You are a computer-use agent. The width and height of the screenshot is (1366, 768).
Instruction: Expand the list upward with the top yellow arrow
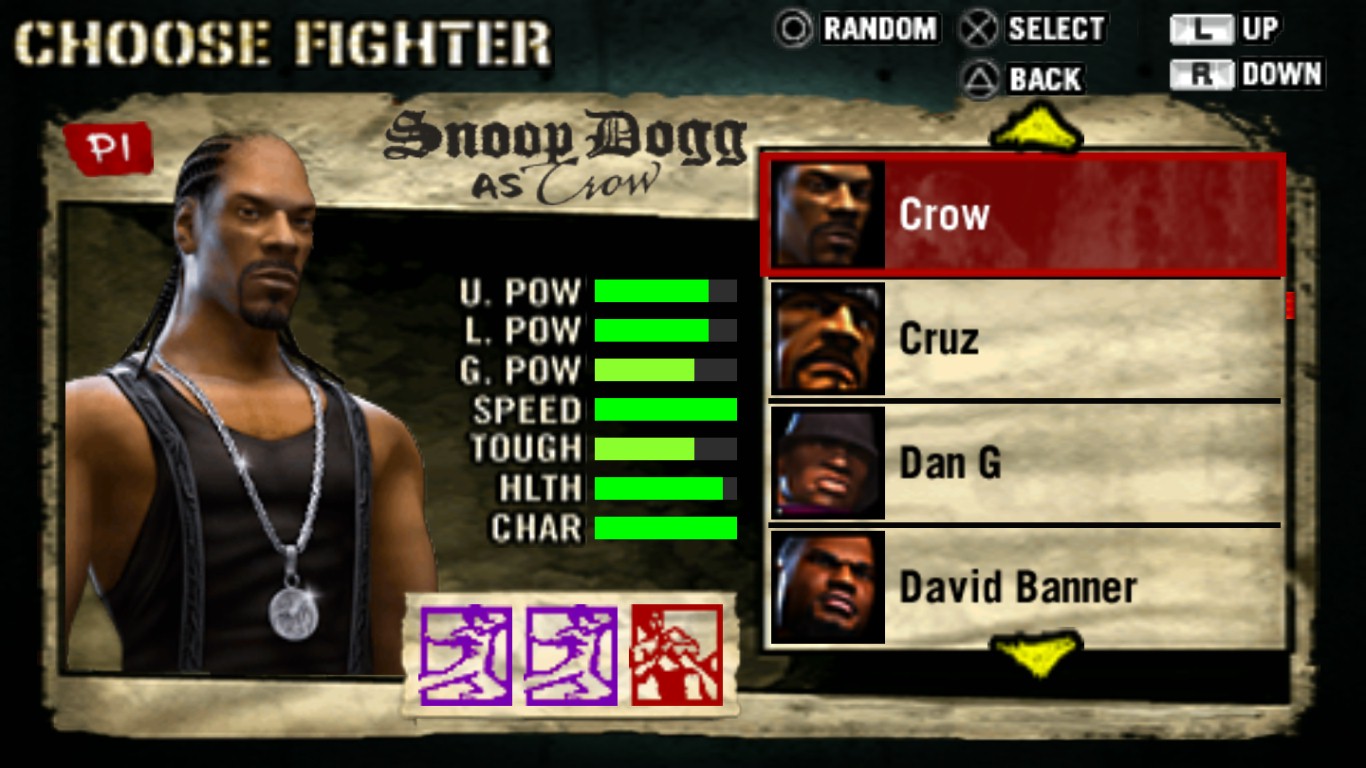(1037, 129)
